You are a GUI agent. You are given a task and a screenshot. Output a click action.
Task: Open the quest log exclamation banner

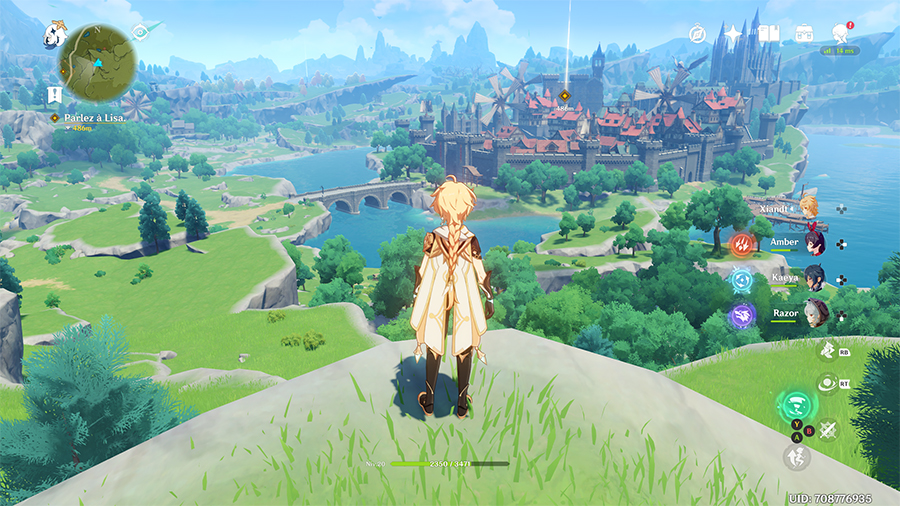click(x=56, y=96)
